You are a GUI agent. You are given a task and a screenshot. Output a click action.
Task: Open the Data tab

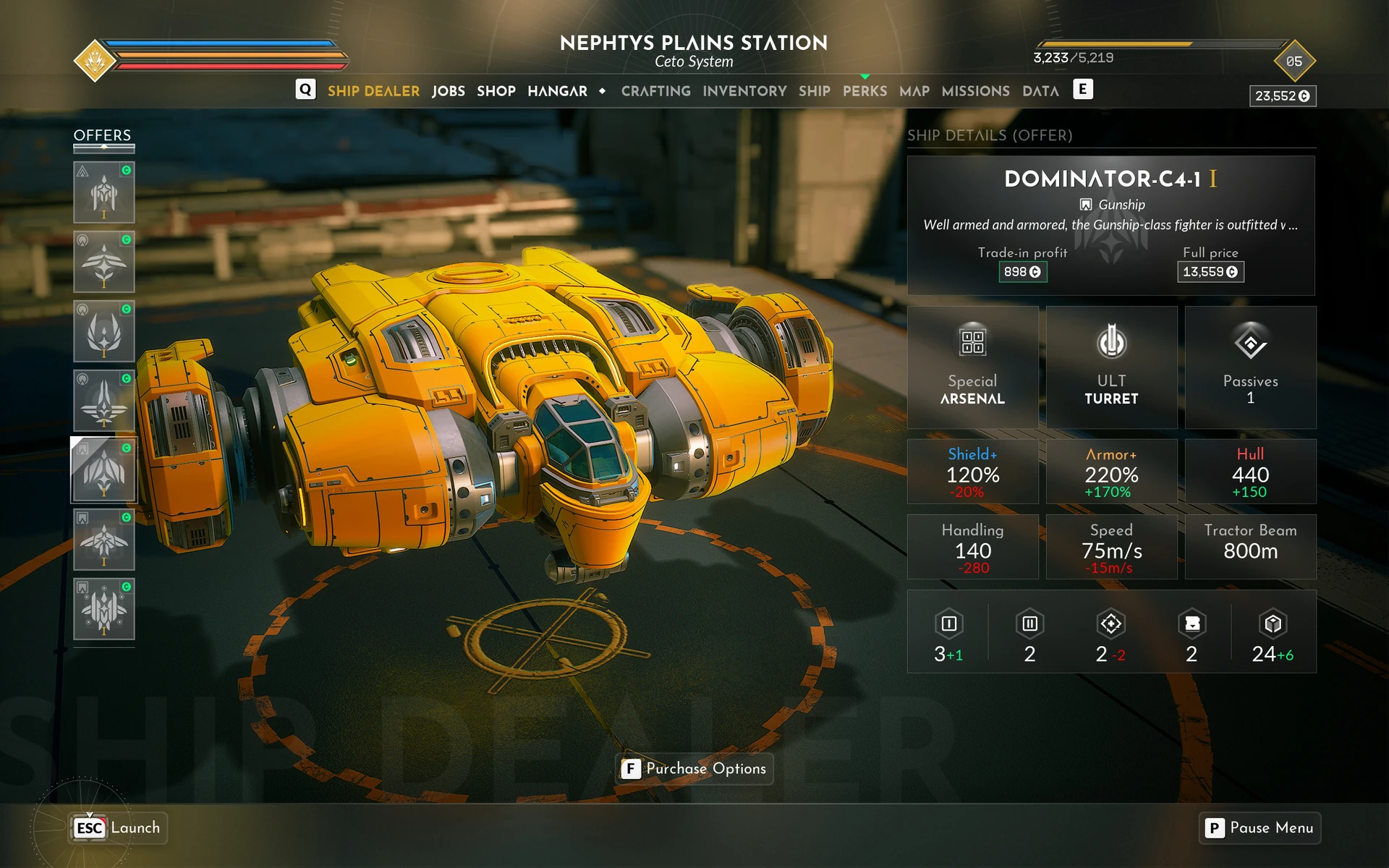coord(1040,91)
